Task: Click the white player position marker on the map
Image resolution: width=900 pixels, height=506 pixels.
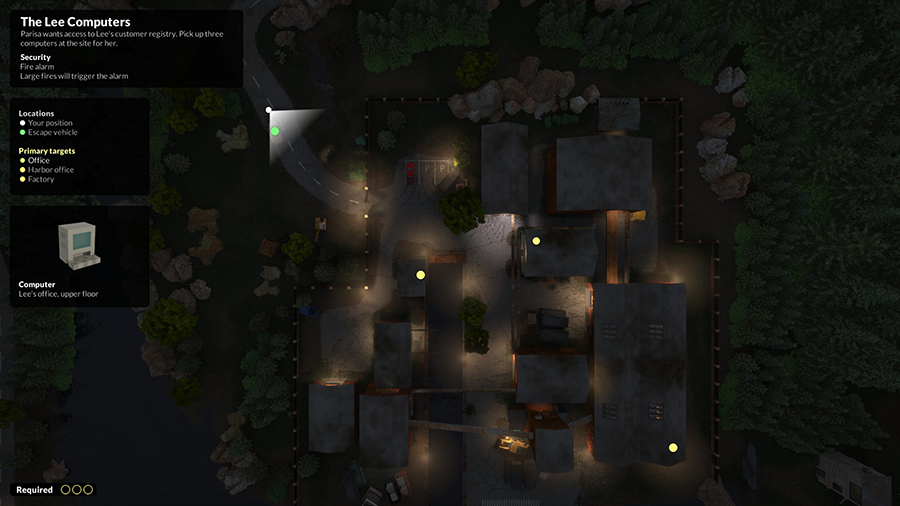Action: (269, 110)
